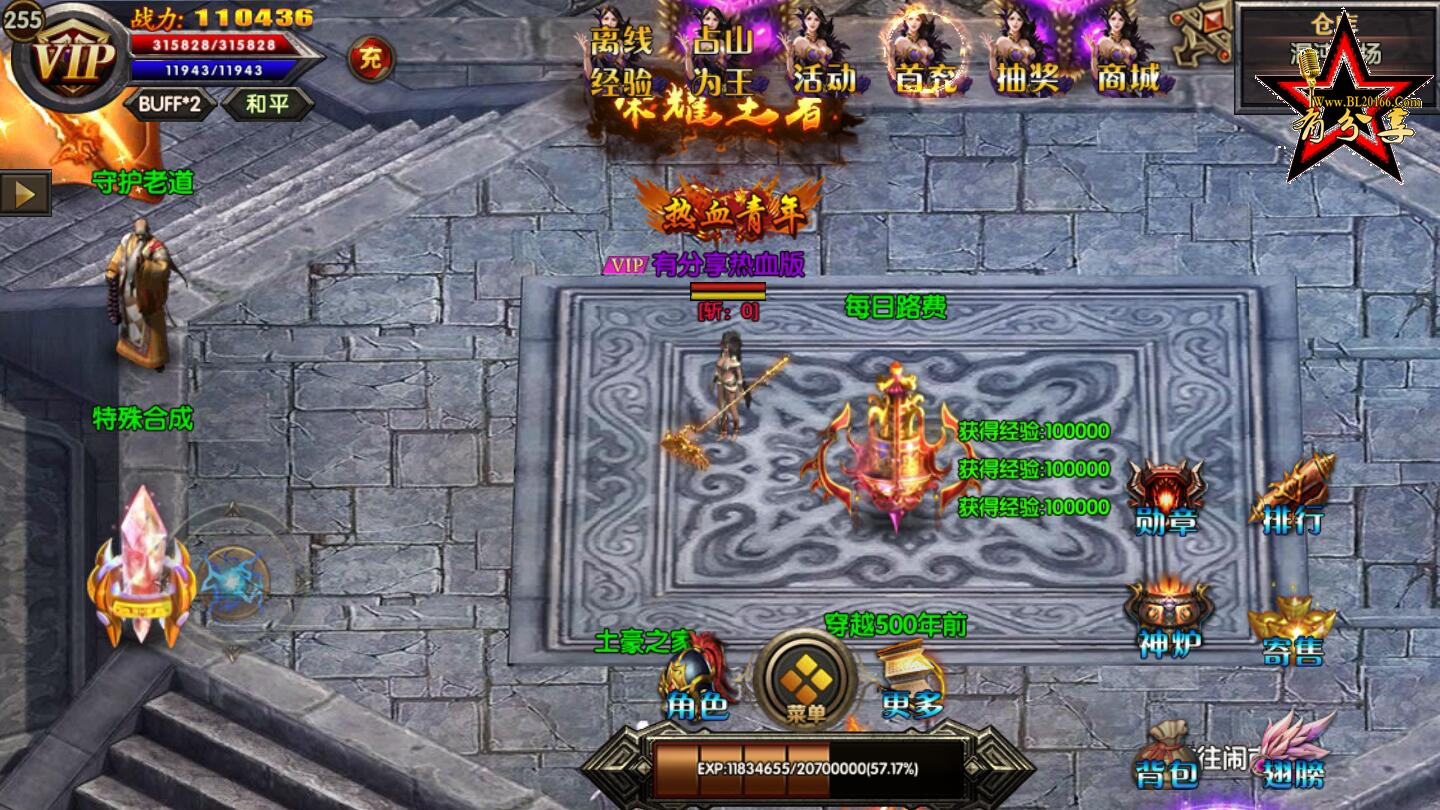Open the 勋章 medal panel

pyautogui.click(x=1166, y=497)
